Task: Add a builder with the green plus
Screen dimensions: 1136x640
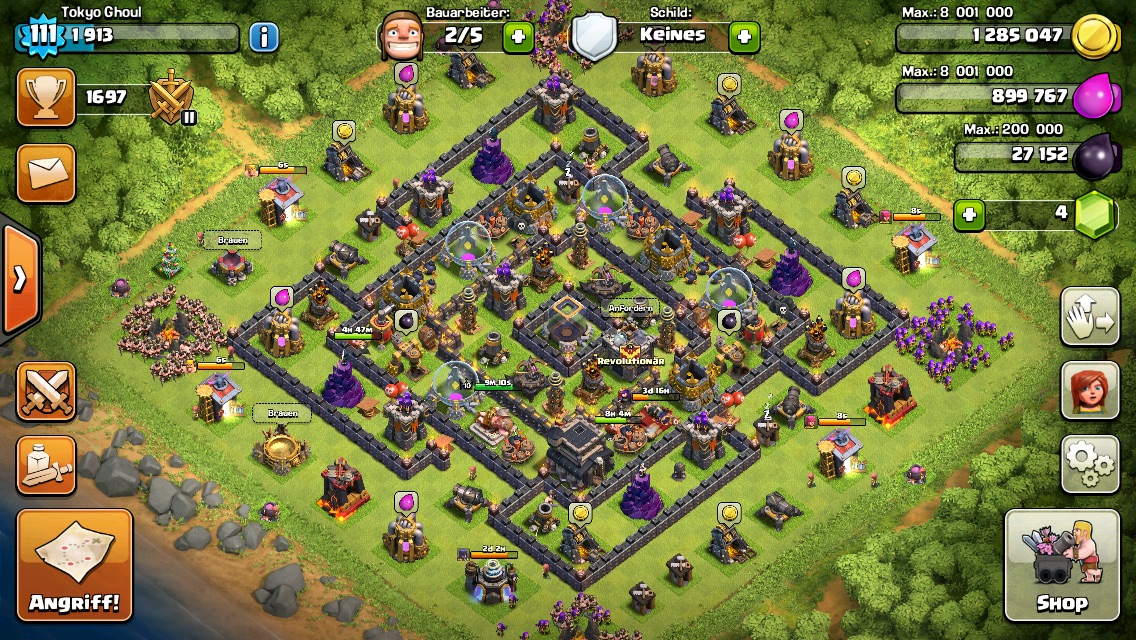Action: pyautogui.click(x=518, y=38)
